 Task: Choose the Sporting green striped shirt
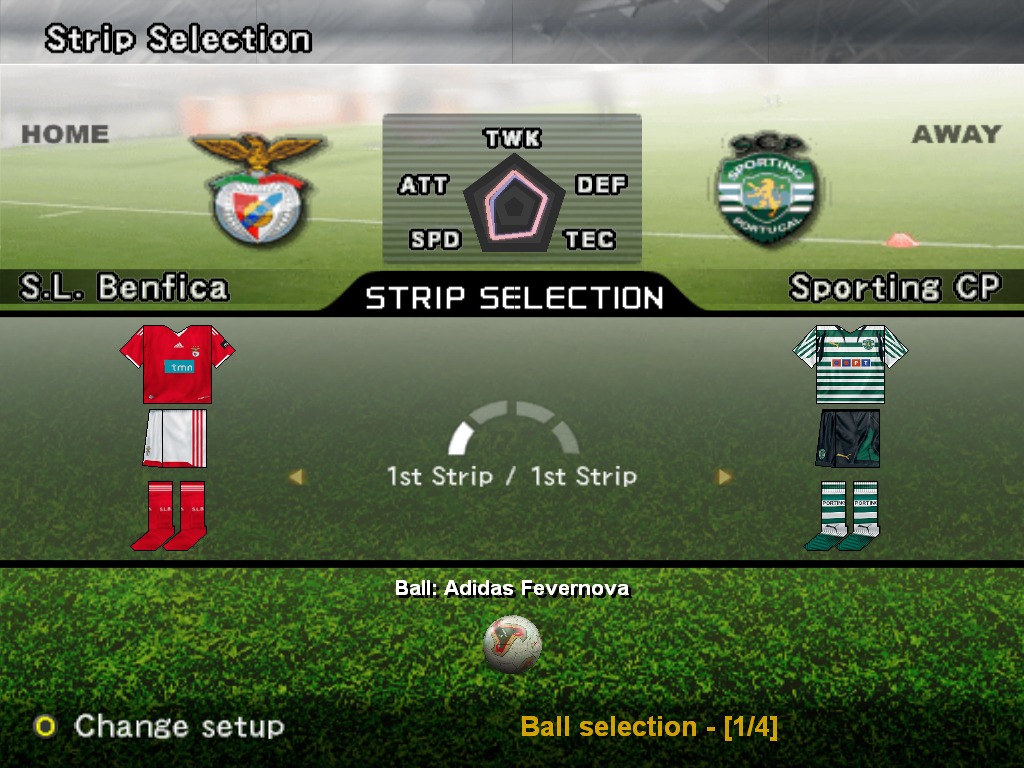850,362
